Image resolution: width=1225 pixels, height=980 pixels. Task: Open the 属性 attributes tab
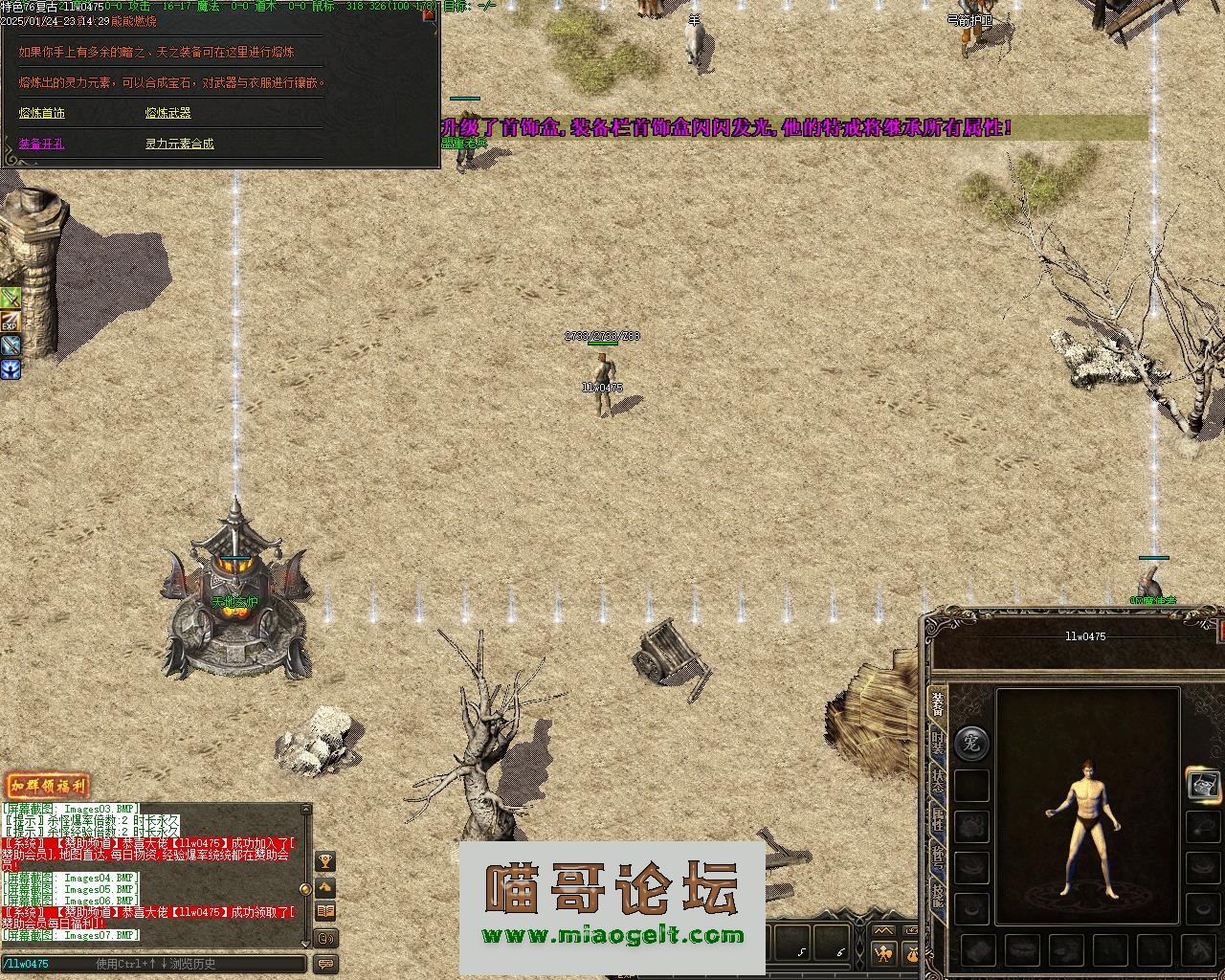(938, 820)
